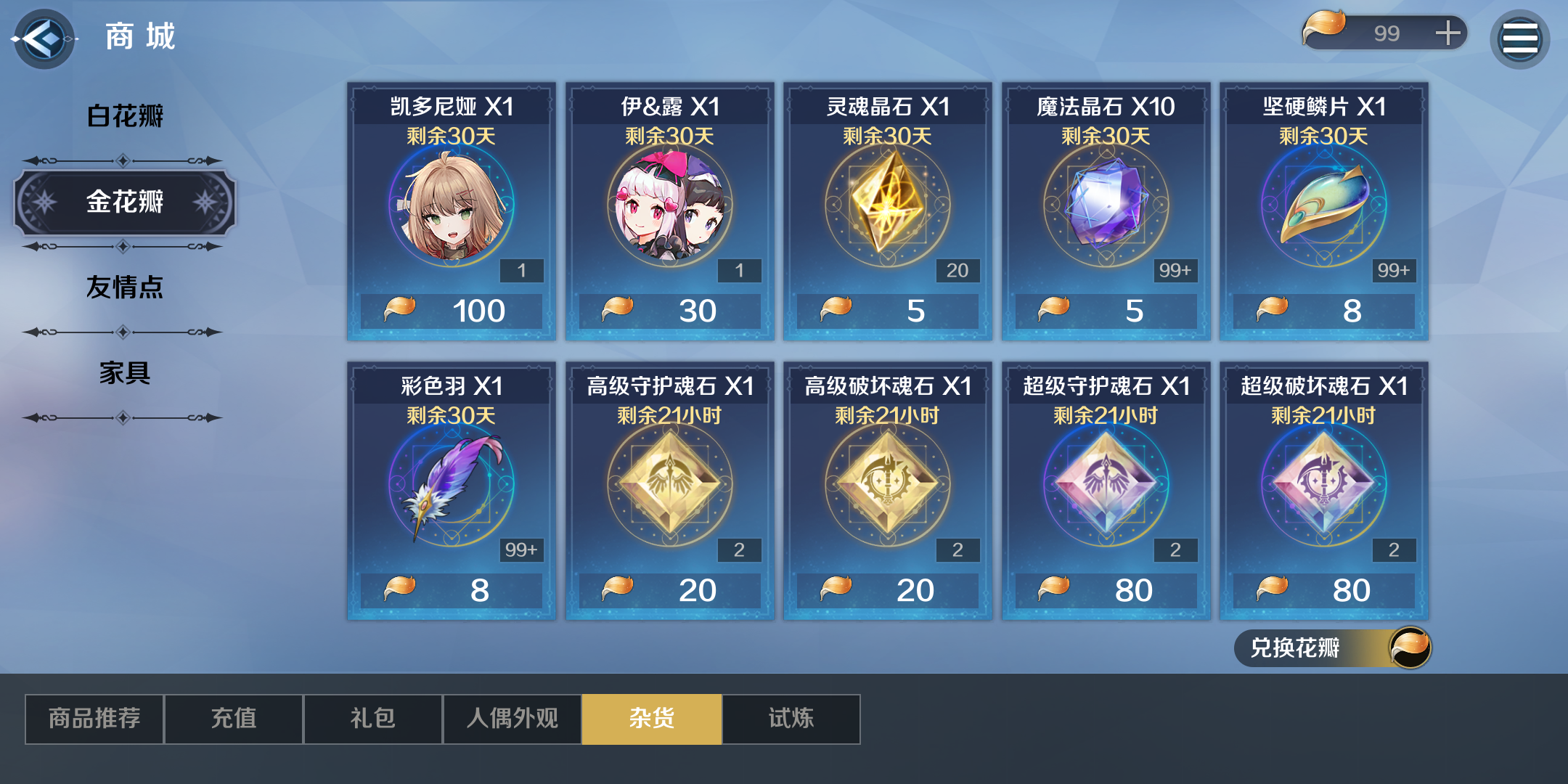Switch to the 充值 tab

pyautogui.click(x=233, y=718)
